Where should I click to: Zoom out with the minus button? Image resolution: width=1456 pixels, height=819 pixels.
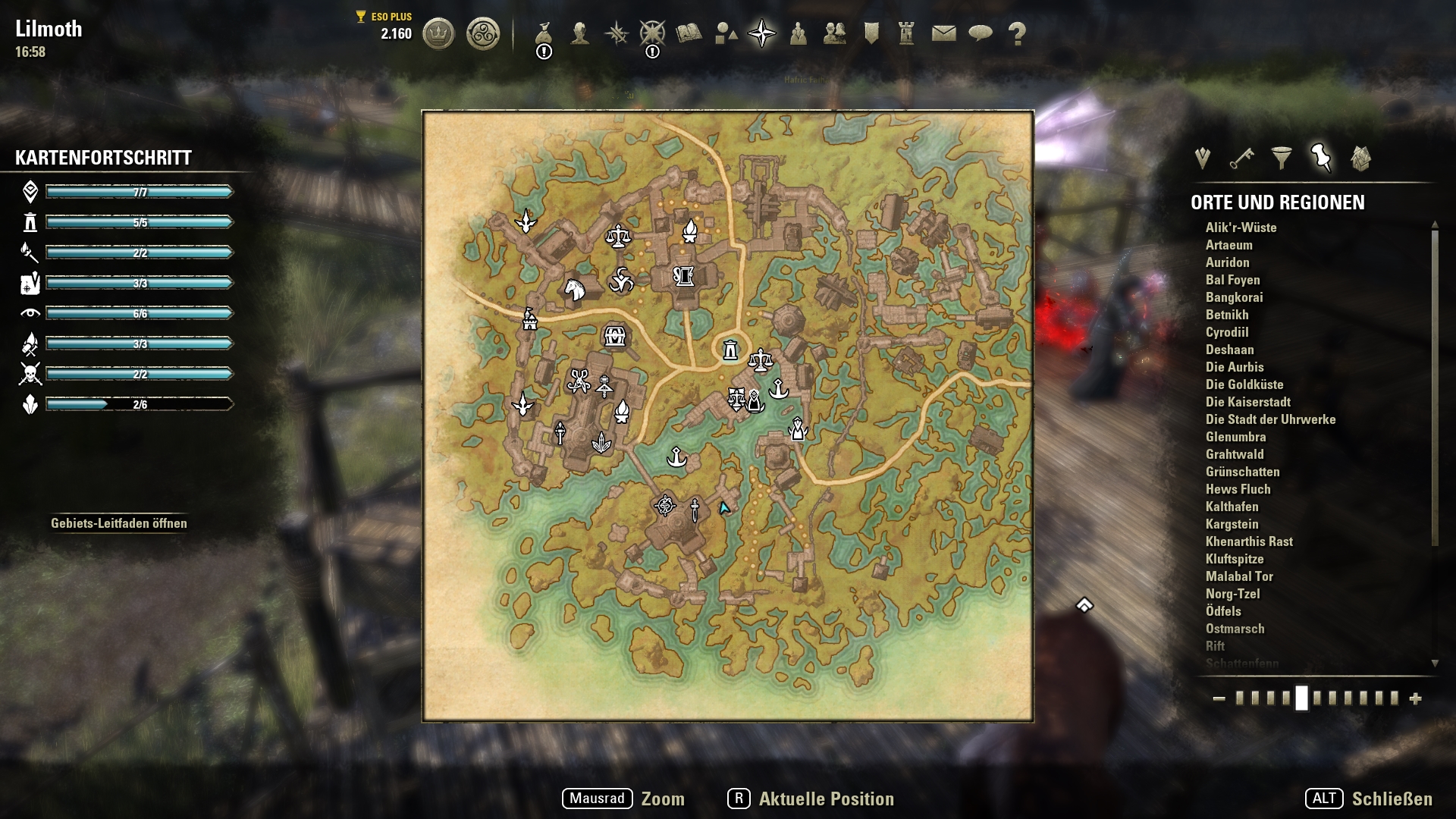pyautogui.click(x=1219, y=699)
